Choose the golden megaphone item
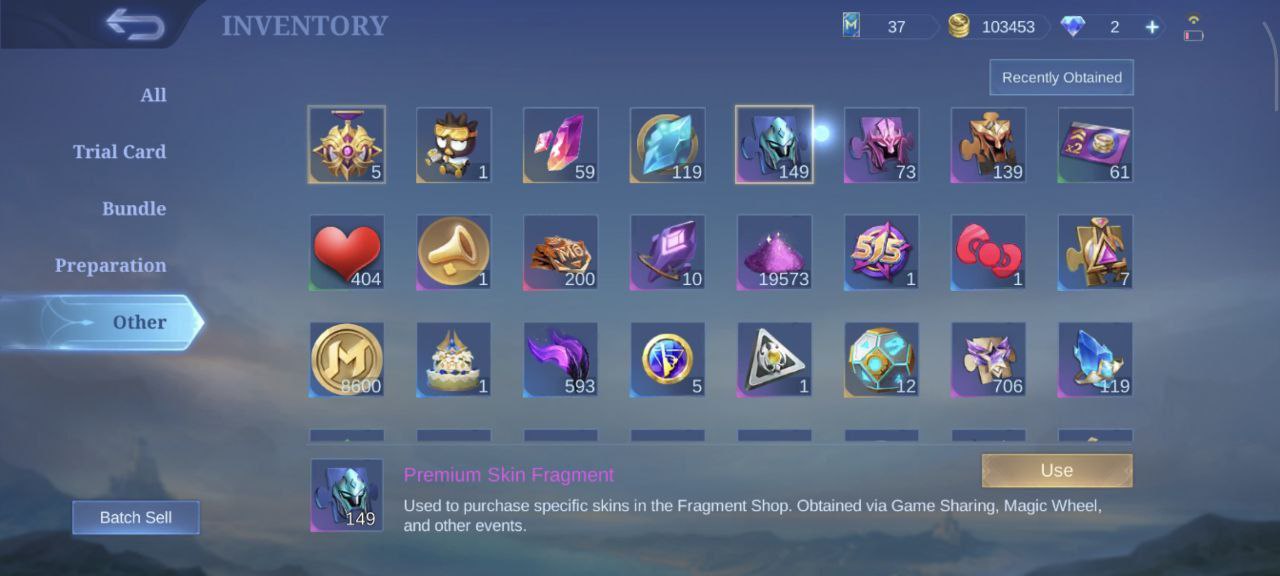The image size is (1280, 576). pos(454,252)
